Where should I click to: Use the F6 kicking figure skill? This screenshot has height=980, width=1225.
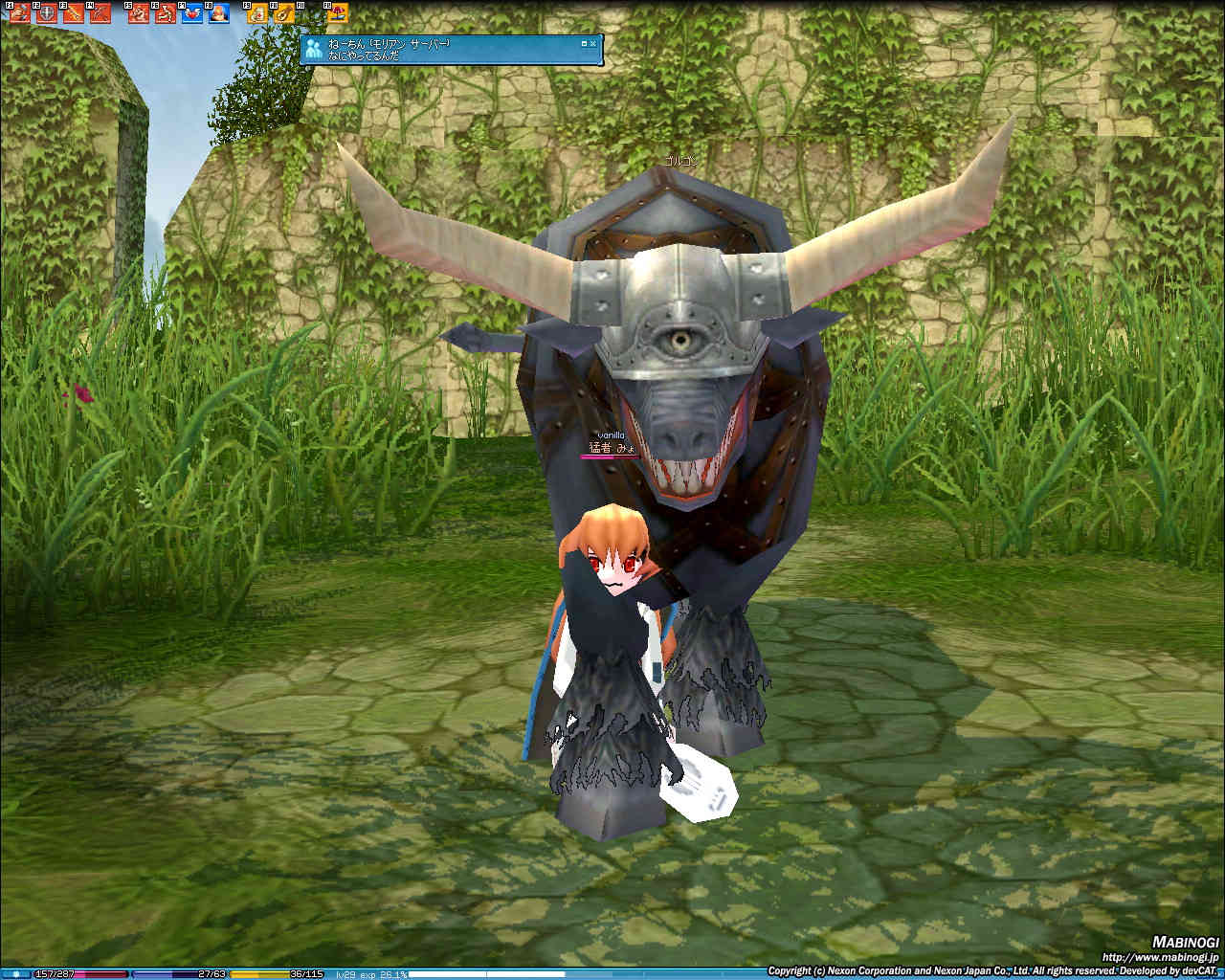click(x=166, y=13)
